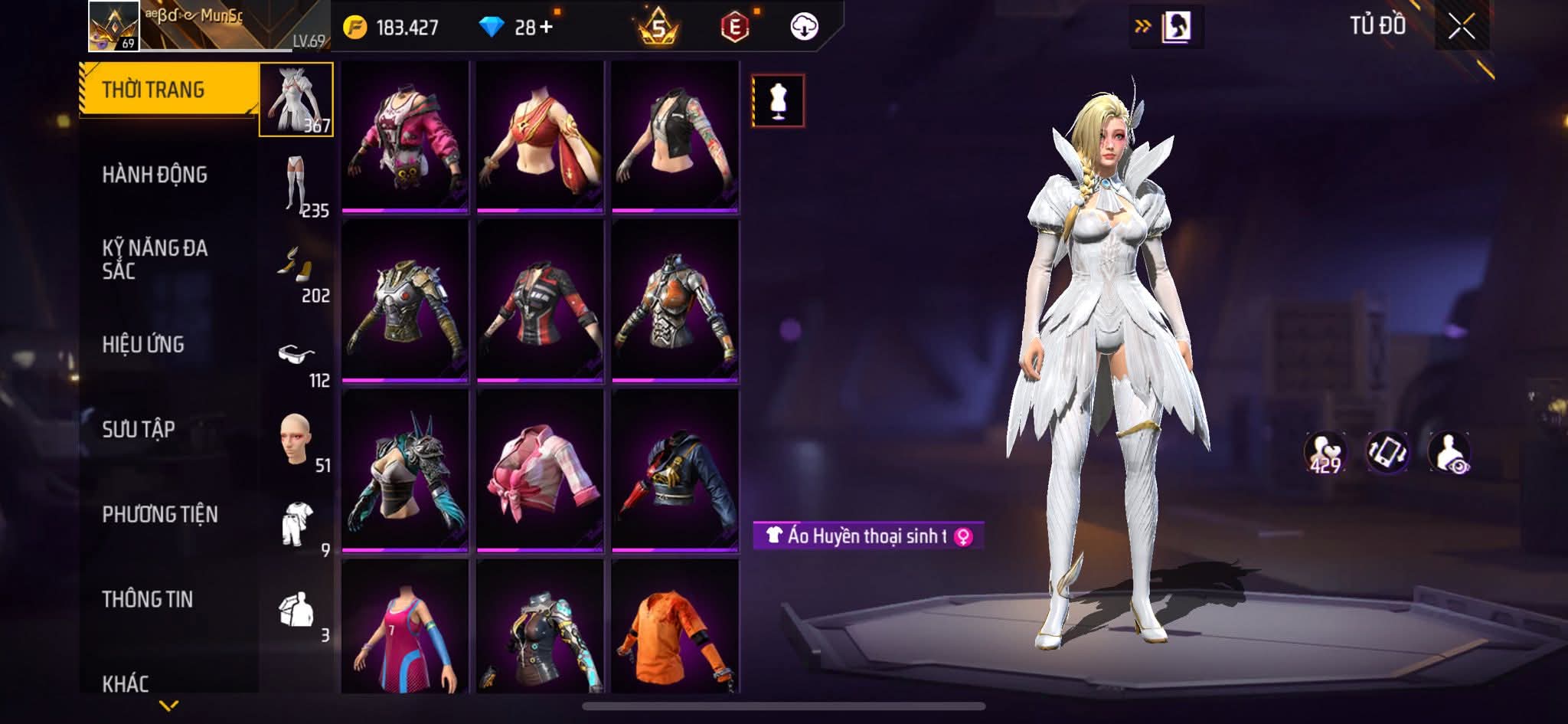Open the Kỹ Năng Đa Sắc tab

pos(155,259)
